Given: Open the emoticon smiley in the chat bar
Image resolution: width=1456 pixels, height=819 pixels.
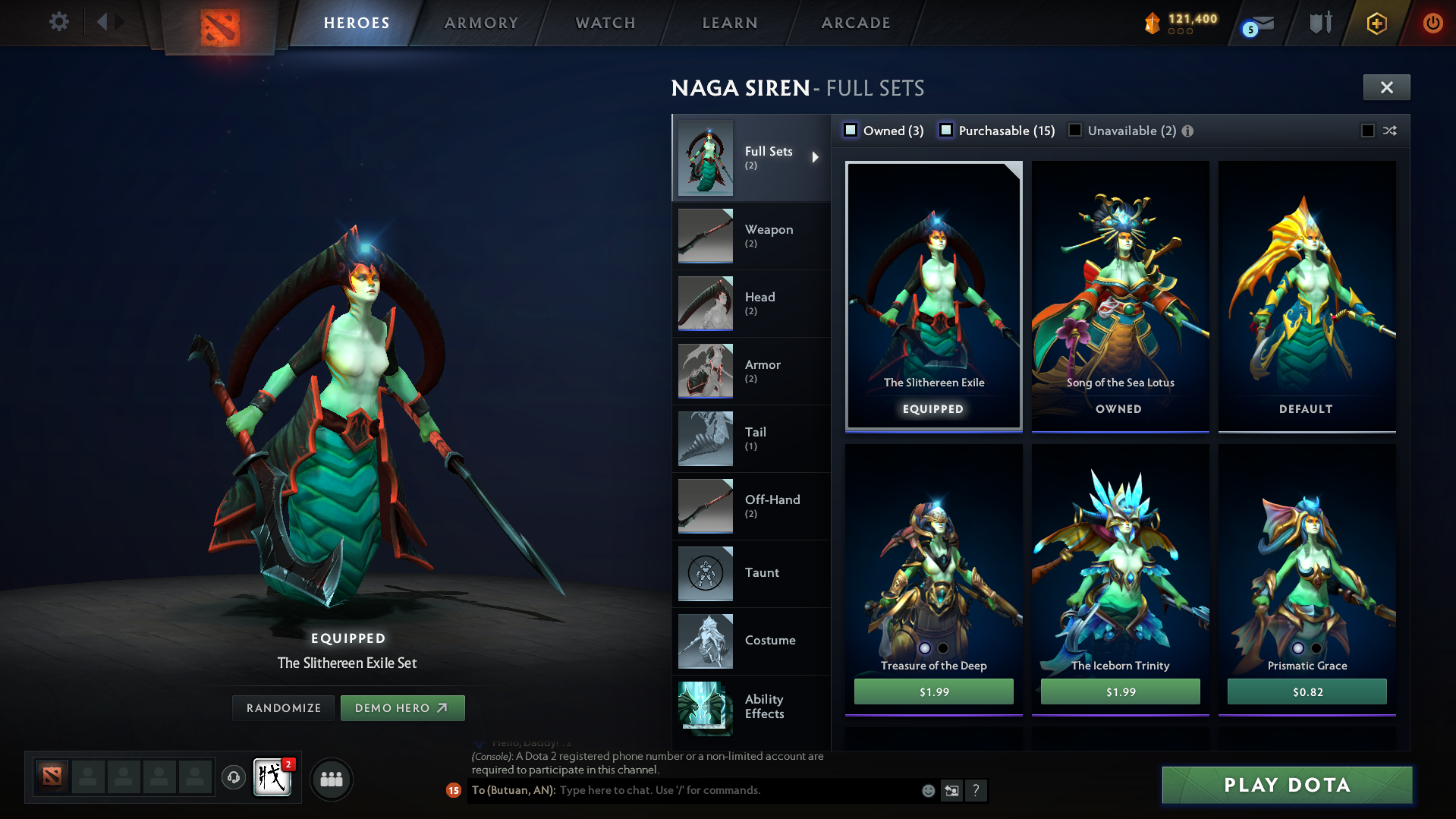Looking at the screenshot, I should tap(928, 790).
